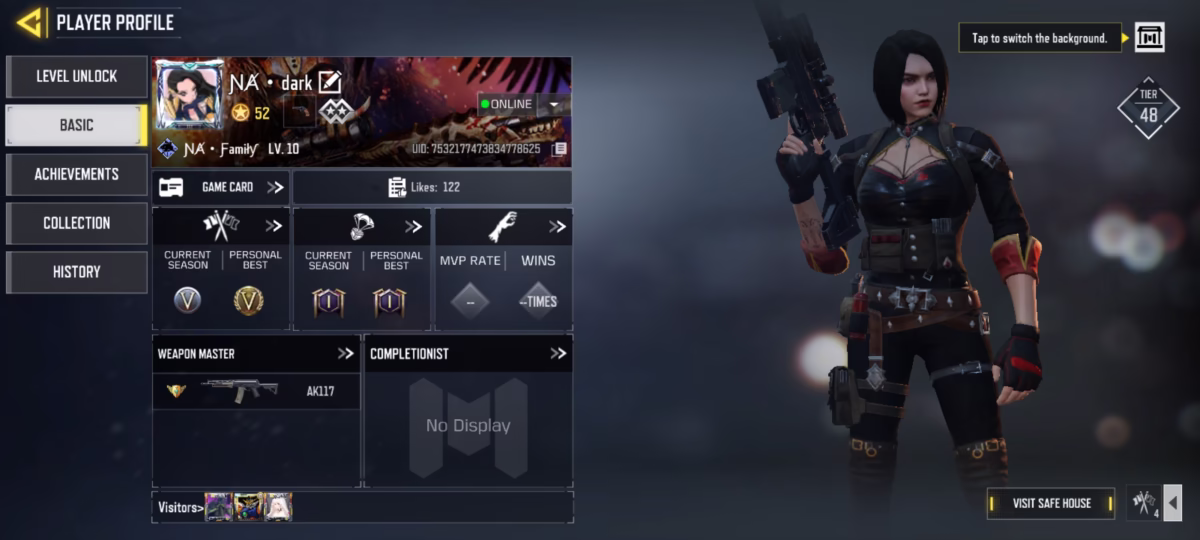This screenshot has height=540, width=1200.
Task: Select the Basic tab
Action: pyautogui.click(x=77, y=125)
